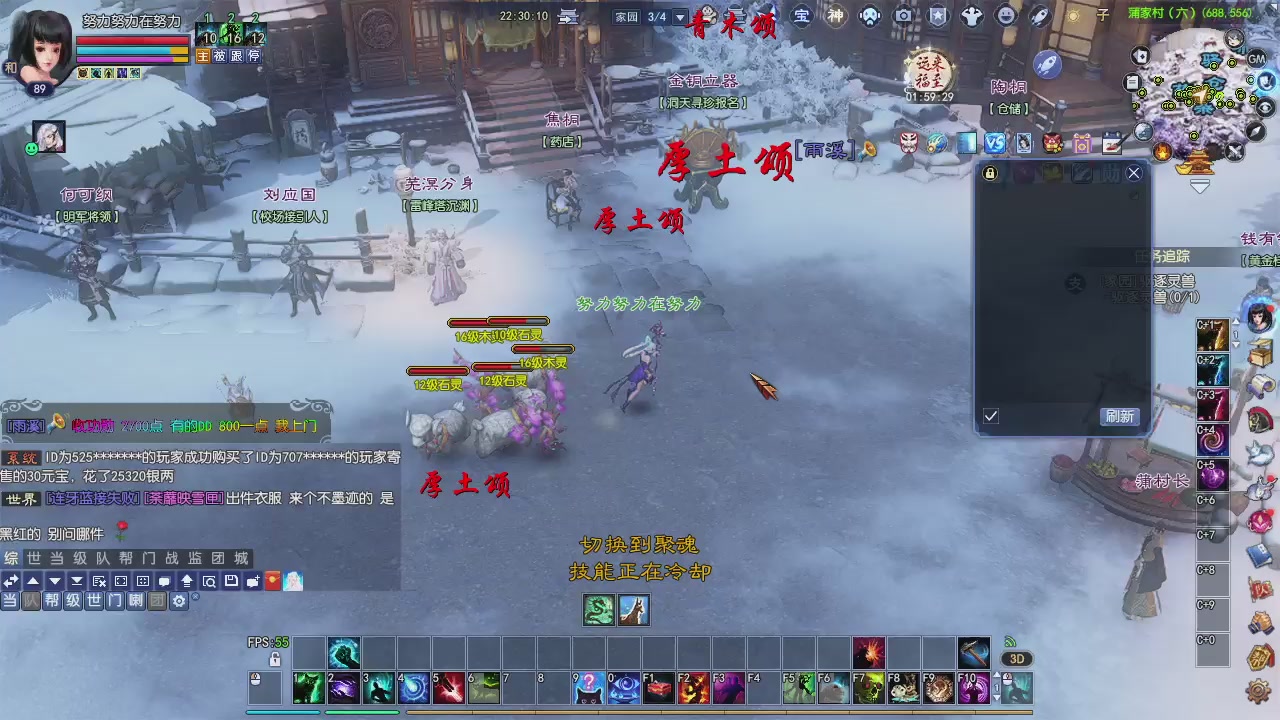The height and width of the screenshot is (720, 1280).
Task: Click the 3D button at bottom right
Action: point(1015,658)
